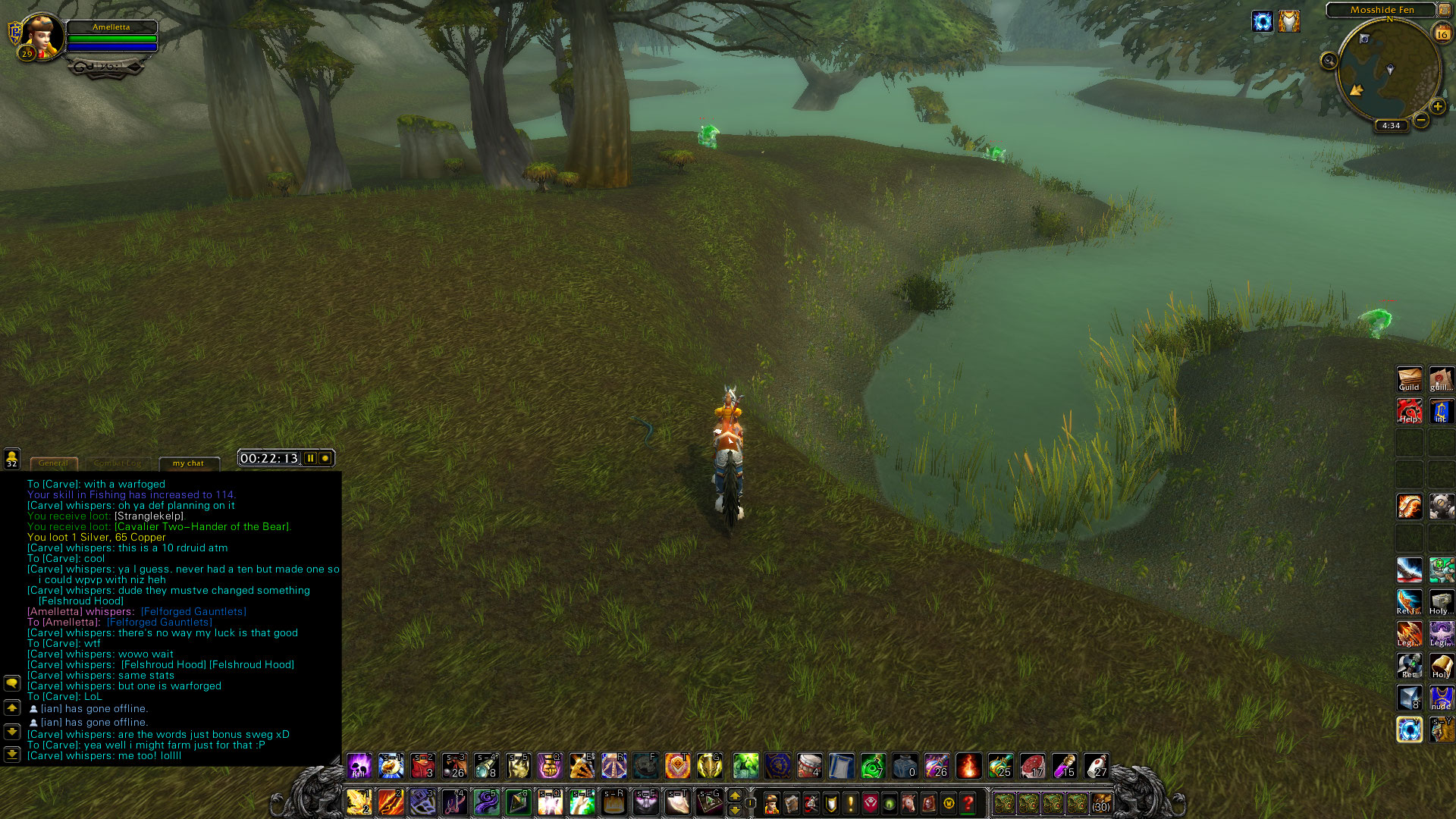Page the action bar up
Image resolution: width=1456 pixels, height=819 pixels.
(x=734, y=795)
